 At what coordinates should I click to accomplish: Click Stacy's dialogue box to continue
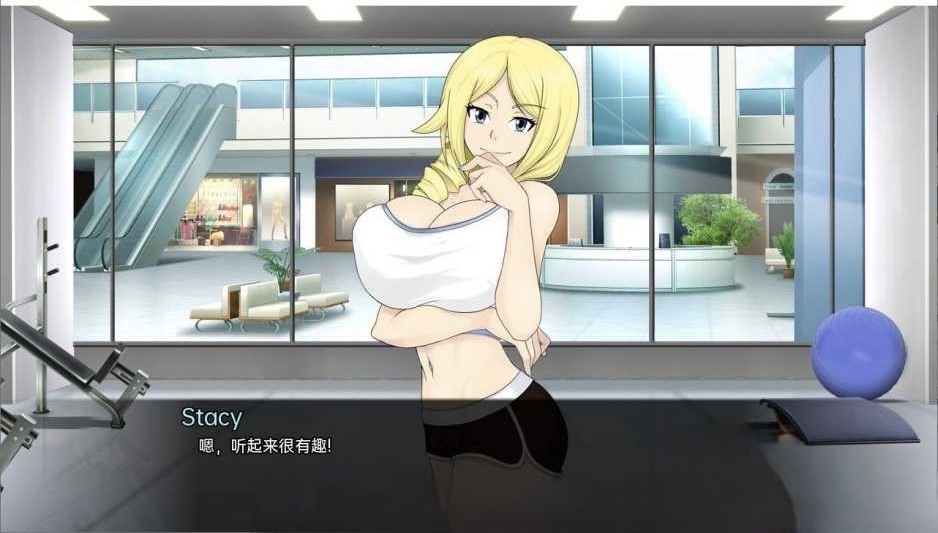[468, 465]
